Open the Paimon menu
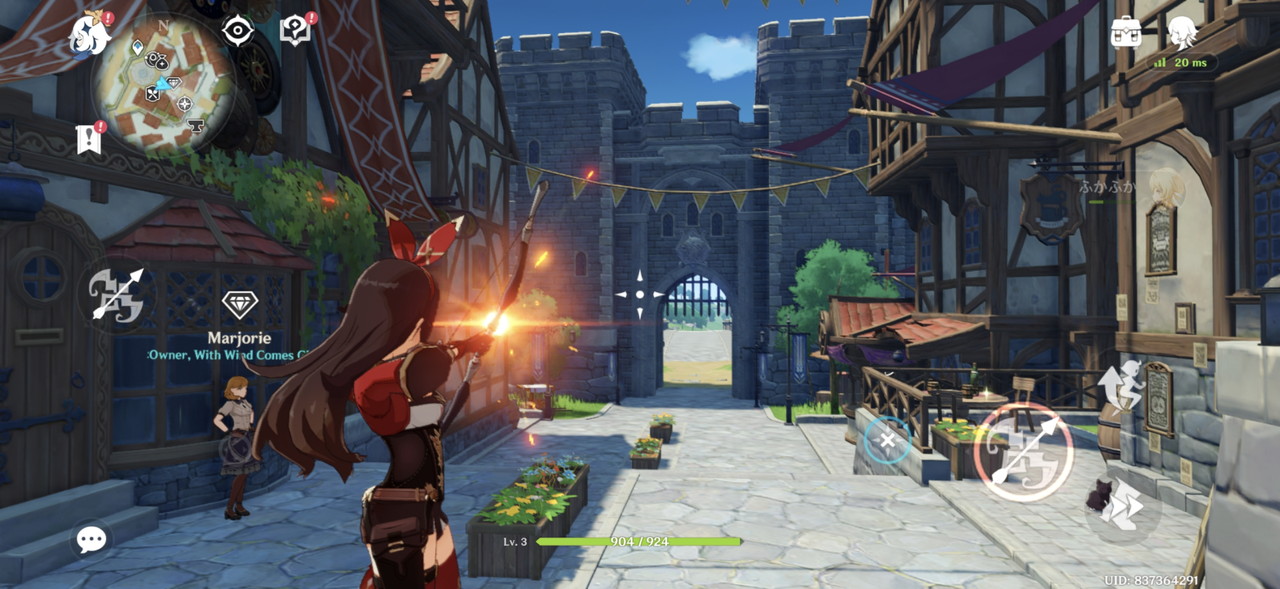The height and width of the screenshot is (589, 1280). [x=89, y=34]
